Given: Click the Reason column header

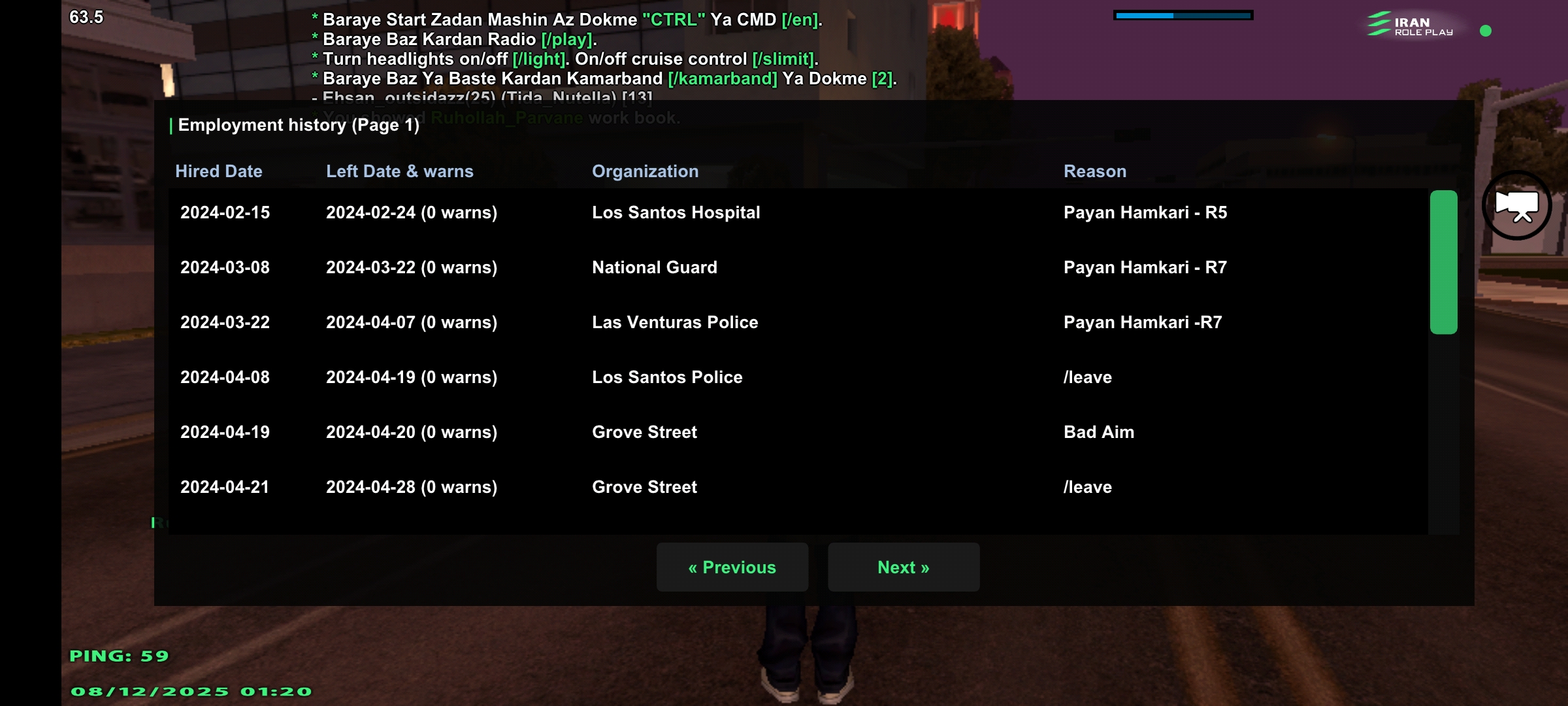Looking at the screenshot, I should [x=1094, y=171].
